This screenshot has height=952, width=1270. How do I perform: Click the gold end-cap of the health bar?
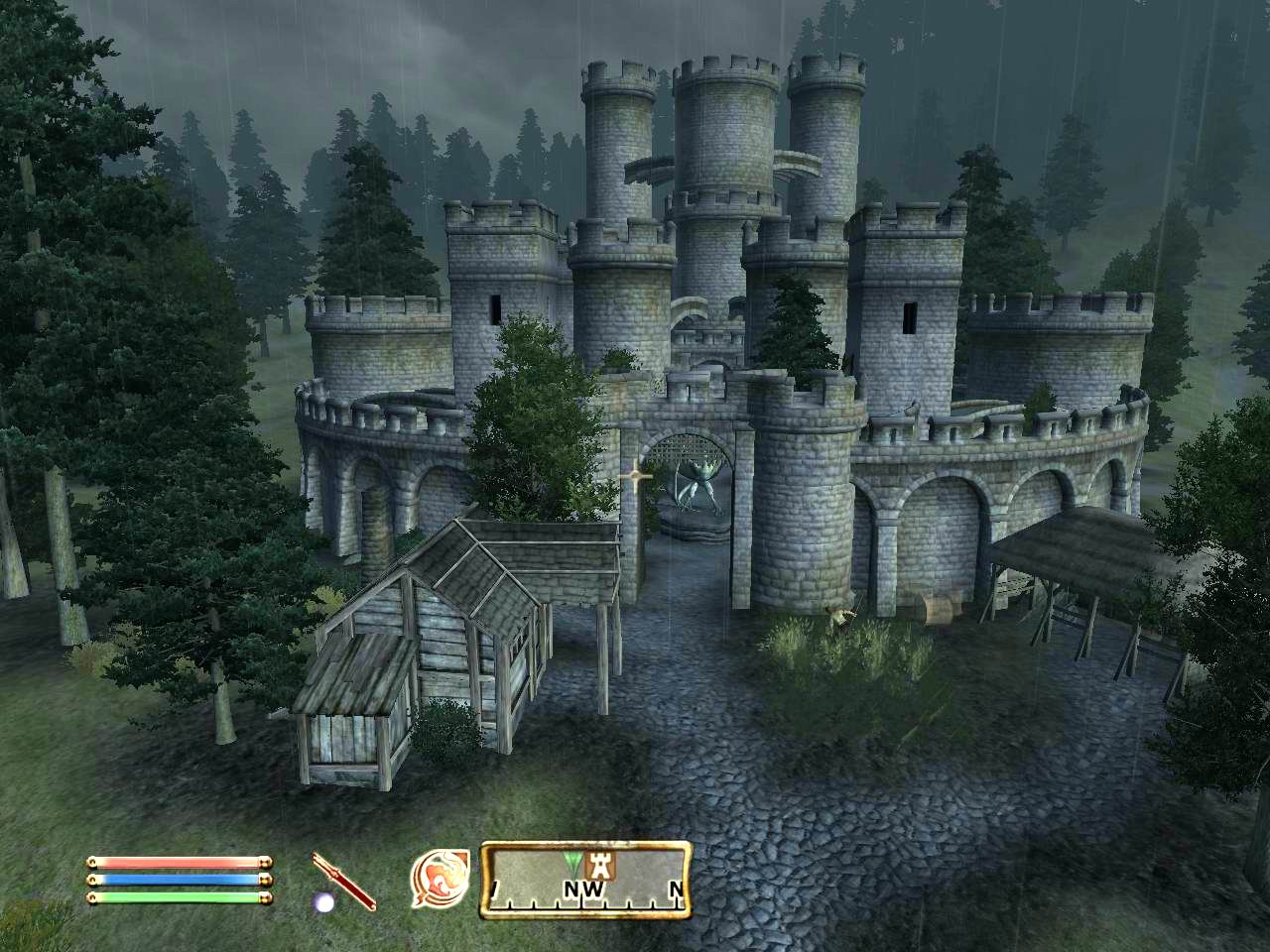pos(267,863)
